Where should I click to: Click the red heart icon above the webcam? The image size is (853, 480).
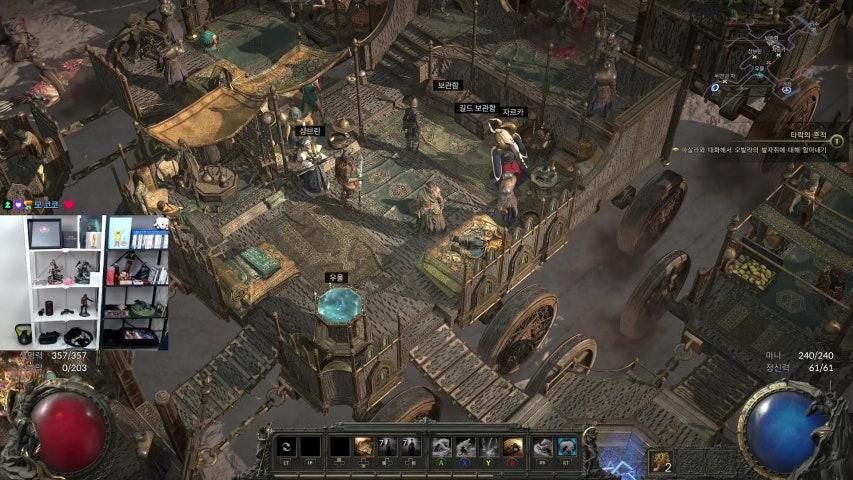69,204
